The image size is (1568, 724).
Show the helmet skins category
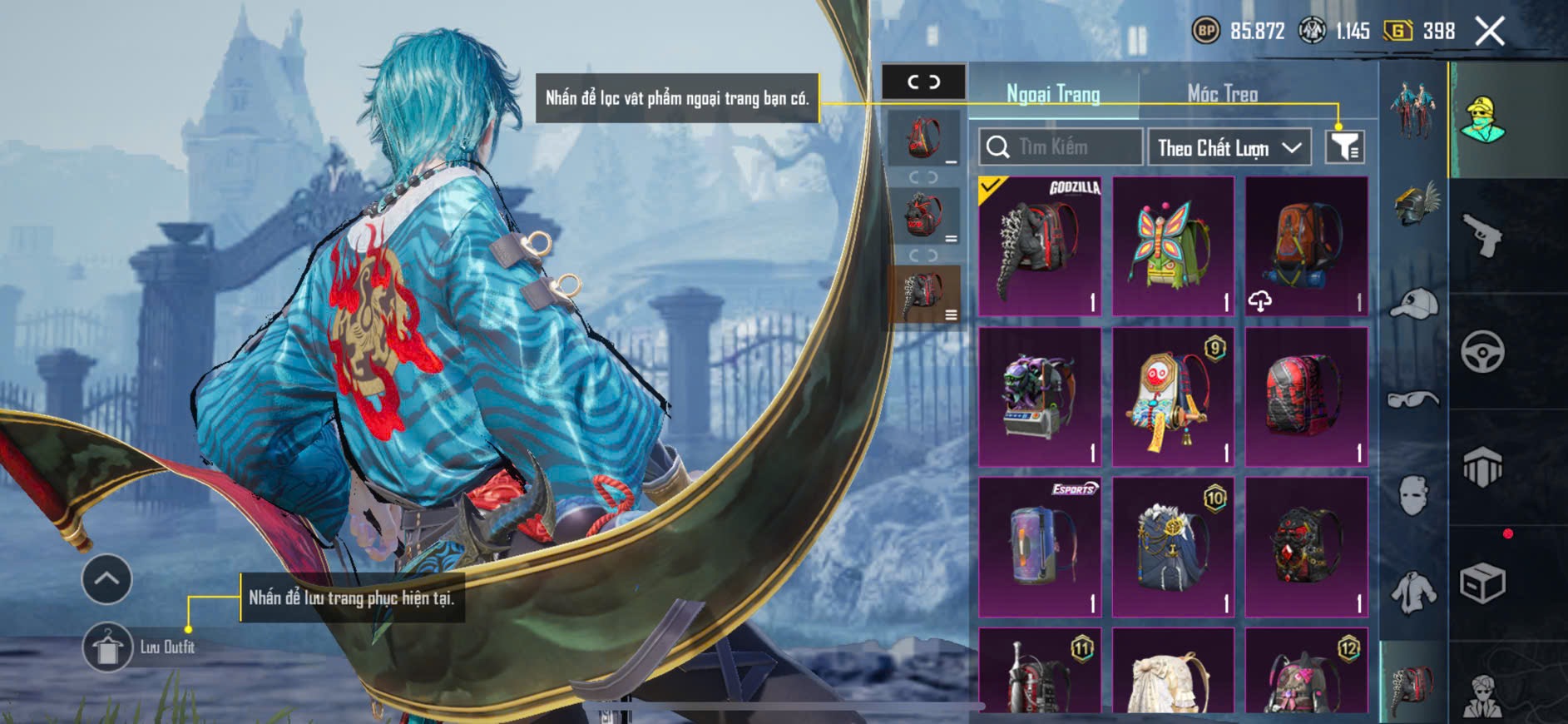(1413, 204)
